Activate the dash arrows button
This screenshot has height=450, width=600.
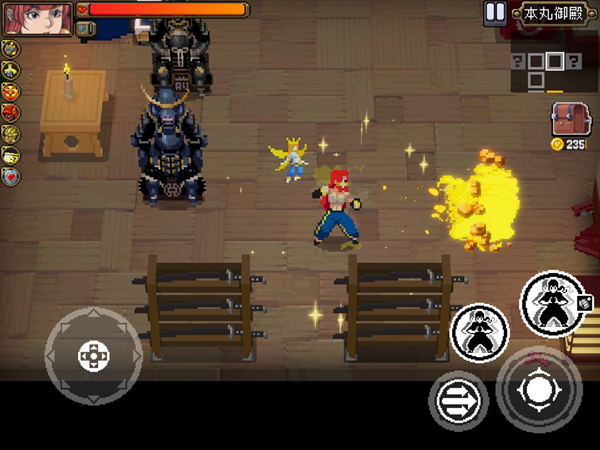pos(458,402)
